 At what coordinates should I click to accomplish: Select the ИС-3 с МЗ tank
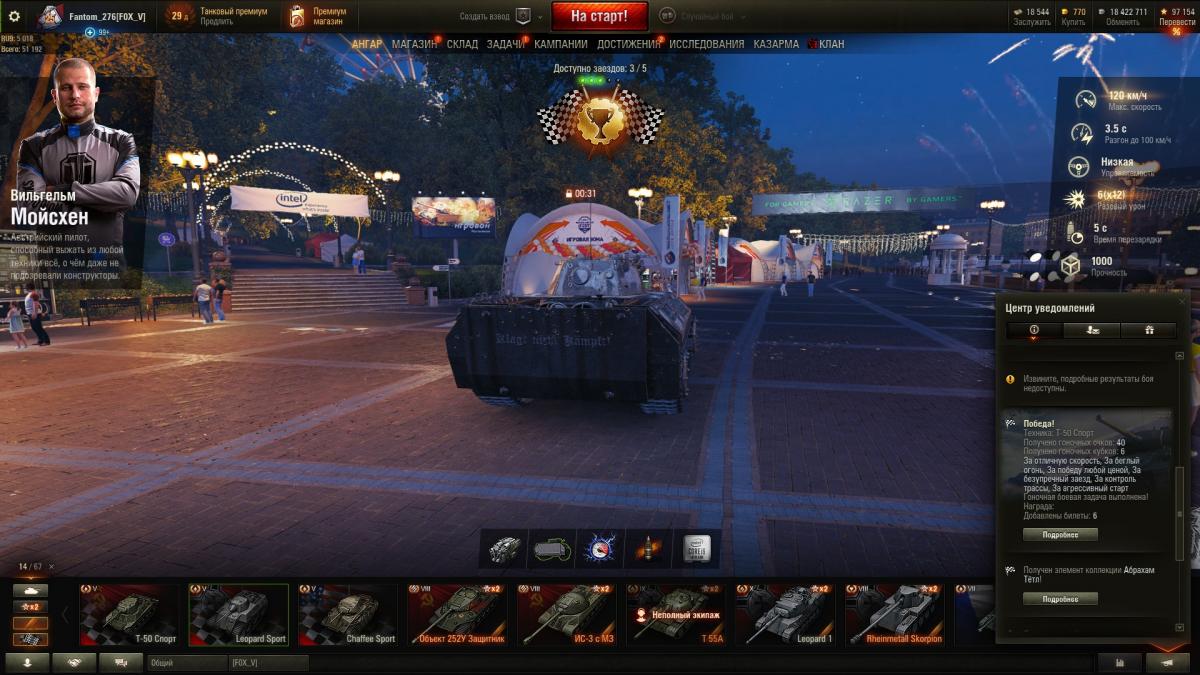tap(566, 615)
